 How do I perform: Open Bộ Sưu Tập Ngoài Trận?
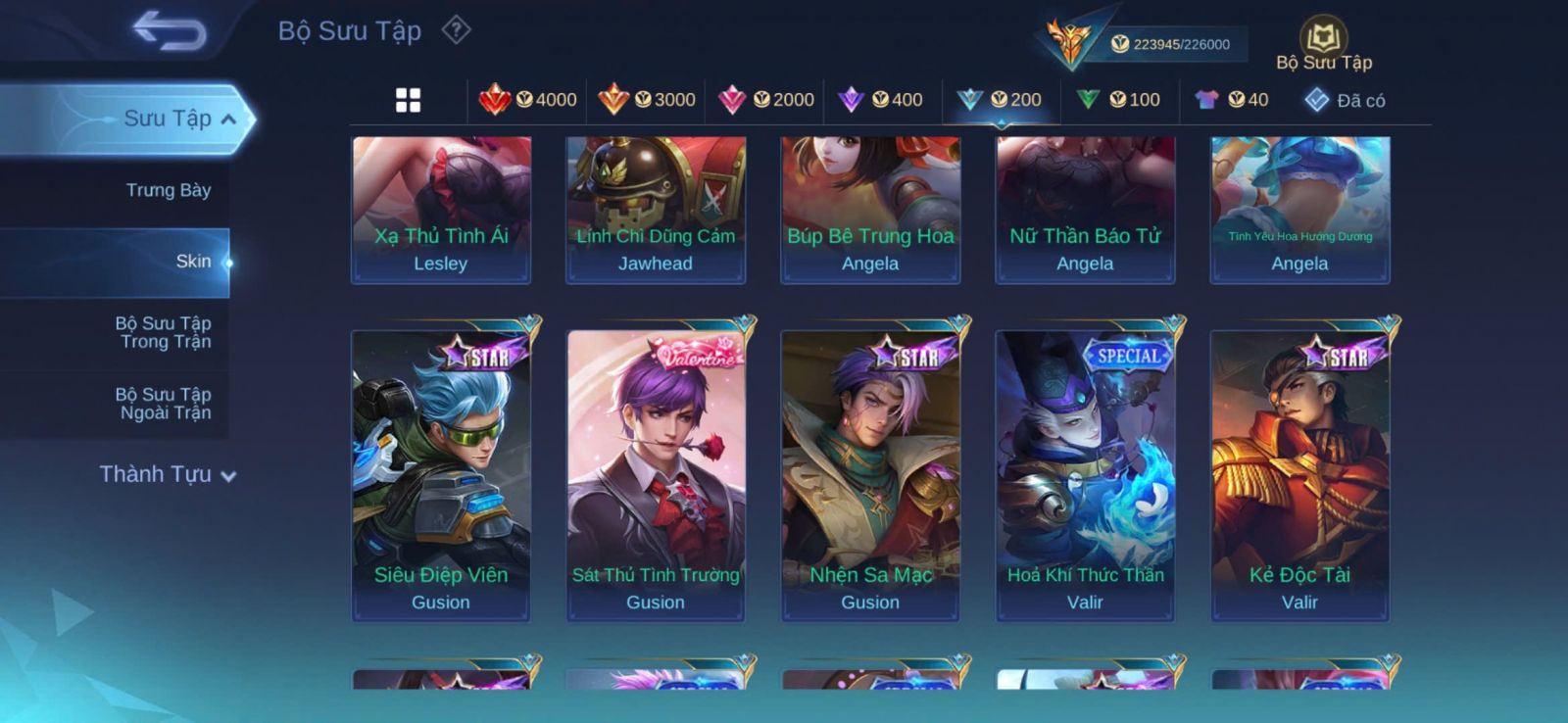164,404
